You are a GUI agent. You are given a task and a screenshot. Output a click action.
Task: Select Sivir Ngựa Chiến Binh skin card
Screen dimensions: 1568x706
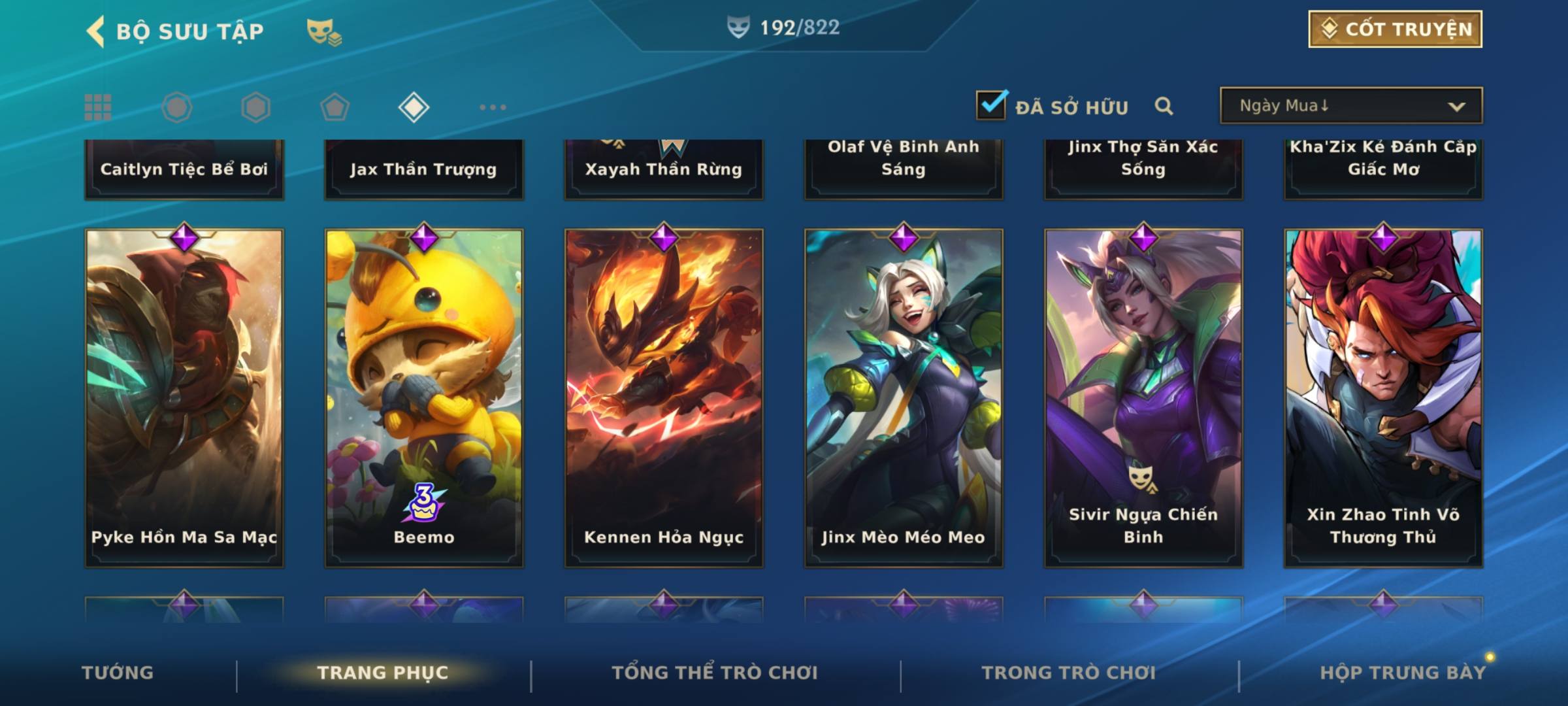[1143, 397]
